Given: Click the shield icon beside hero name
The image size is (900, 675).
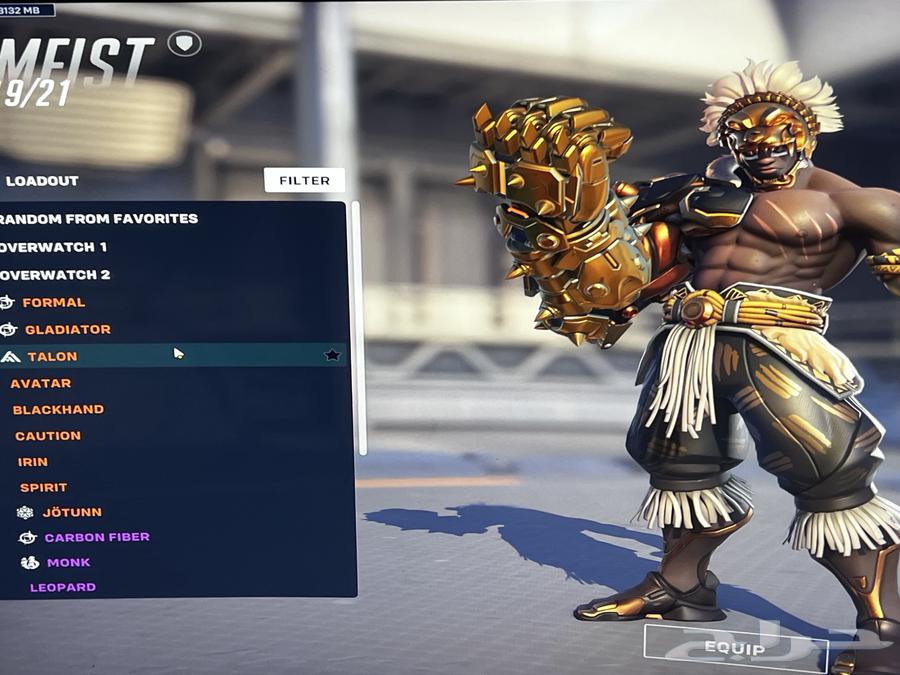Looking at the screenshot, I should [184, 43].
